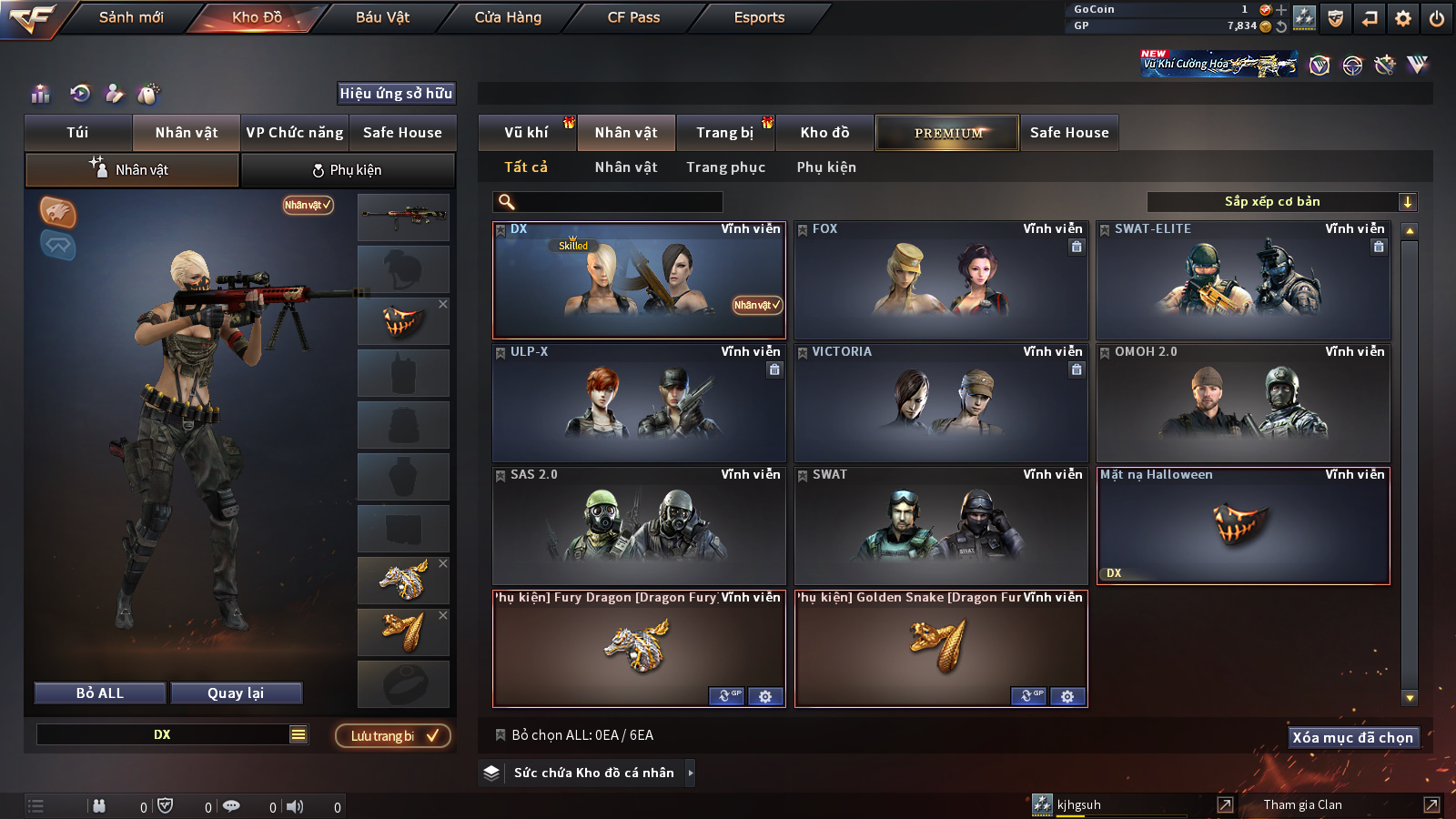The width and height of the screenshot is (1456, 819).
Task: Choose the SWAT-ELITE character card
Action: coord(1243,282)
